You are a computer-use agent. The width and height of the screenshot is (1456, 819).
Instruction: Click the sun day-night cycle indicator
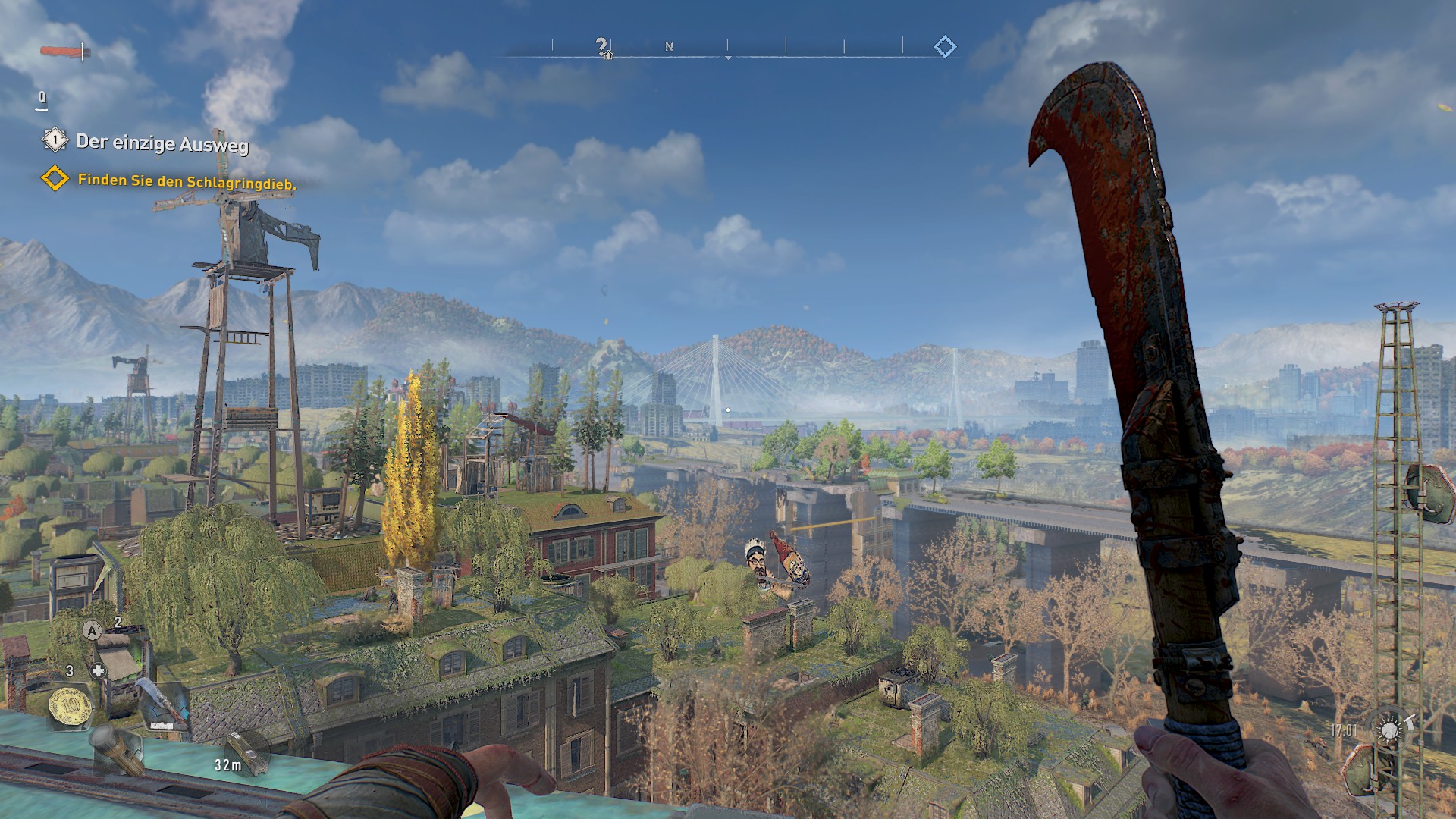(1389, 730)
